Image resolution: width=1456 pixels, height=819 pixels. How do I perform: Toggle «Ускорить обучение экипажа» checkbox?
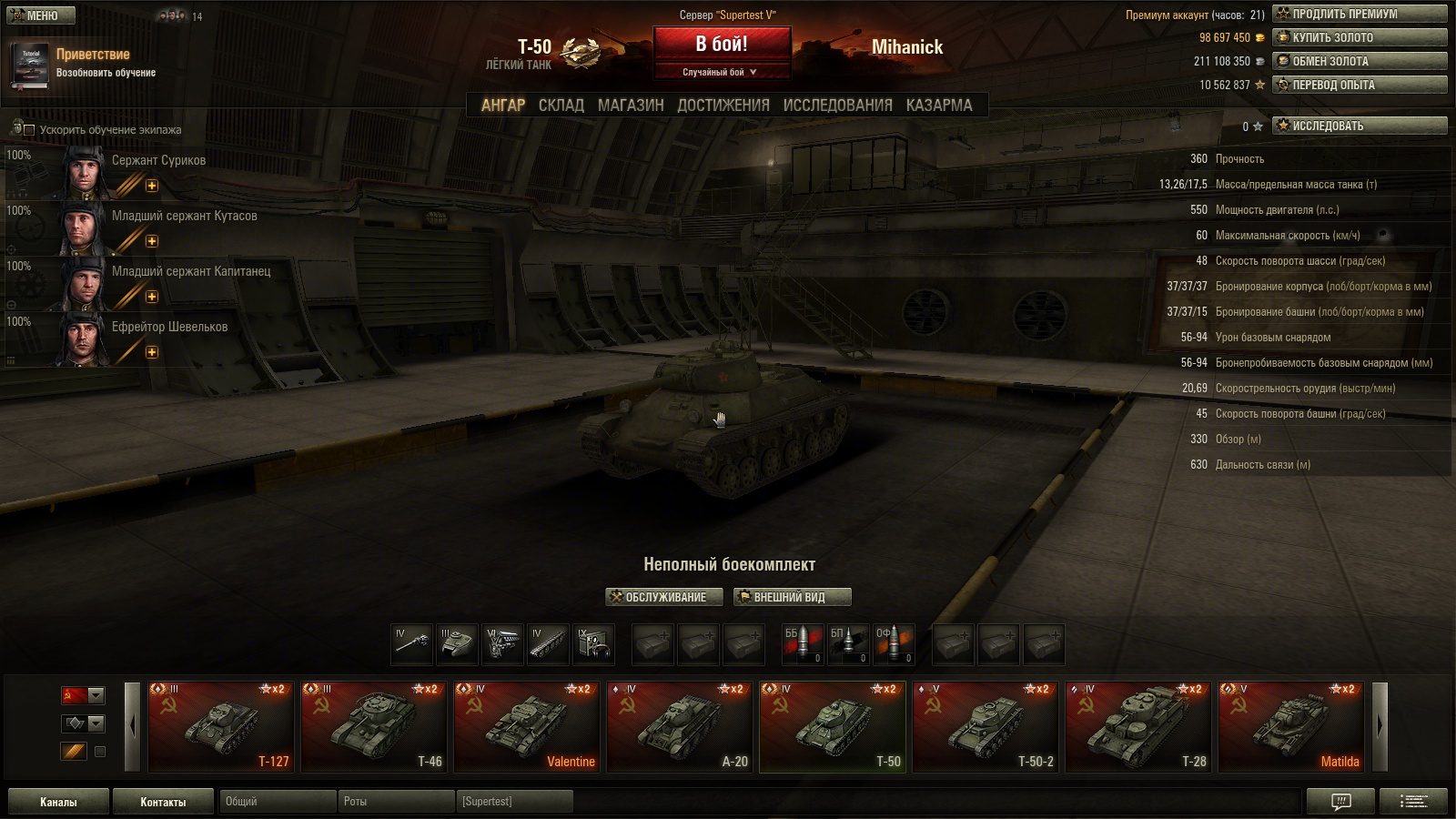click(x=29, y=130)
